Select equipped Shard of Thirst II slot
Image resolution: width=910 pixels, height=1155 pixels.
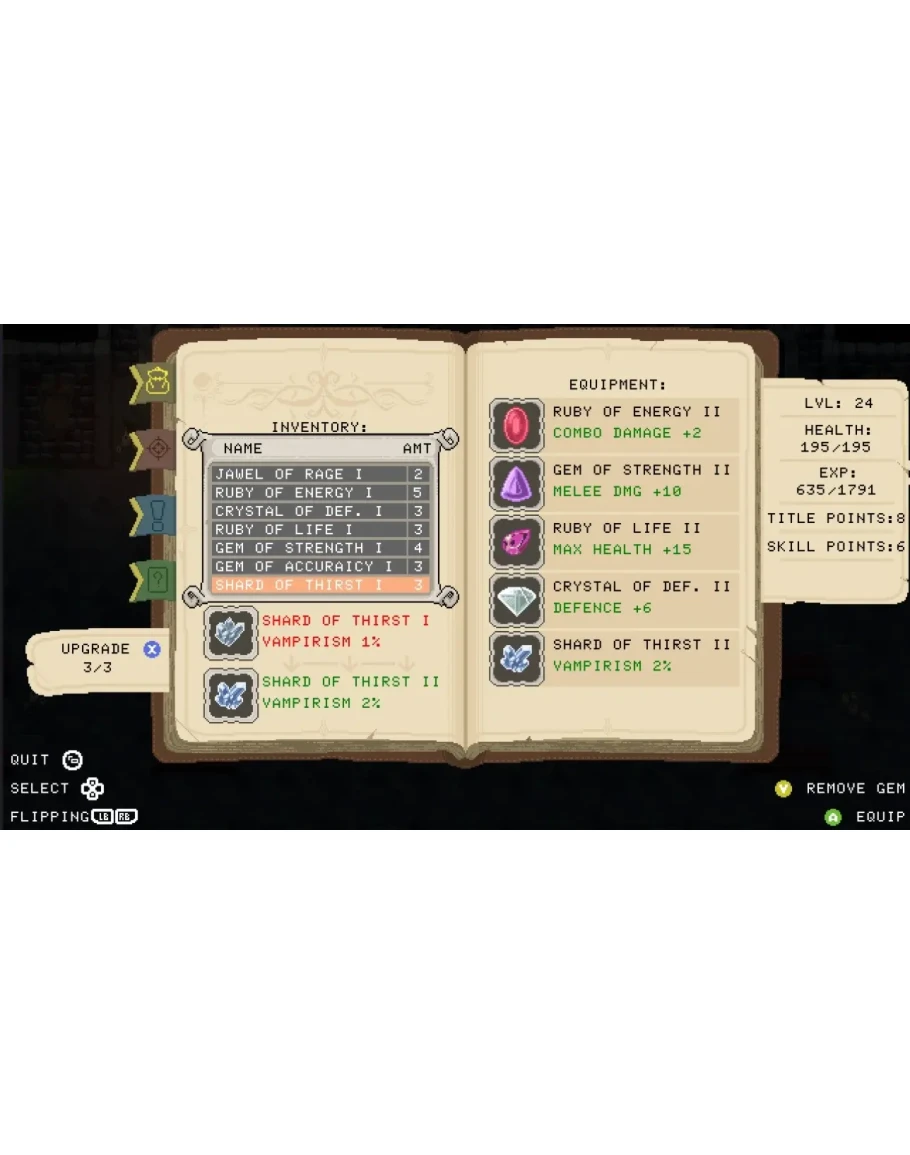point(614,657)
